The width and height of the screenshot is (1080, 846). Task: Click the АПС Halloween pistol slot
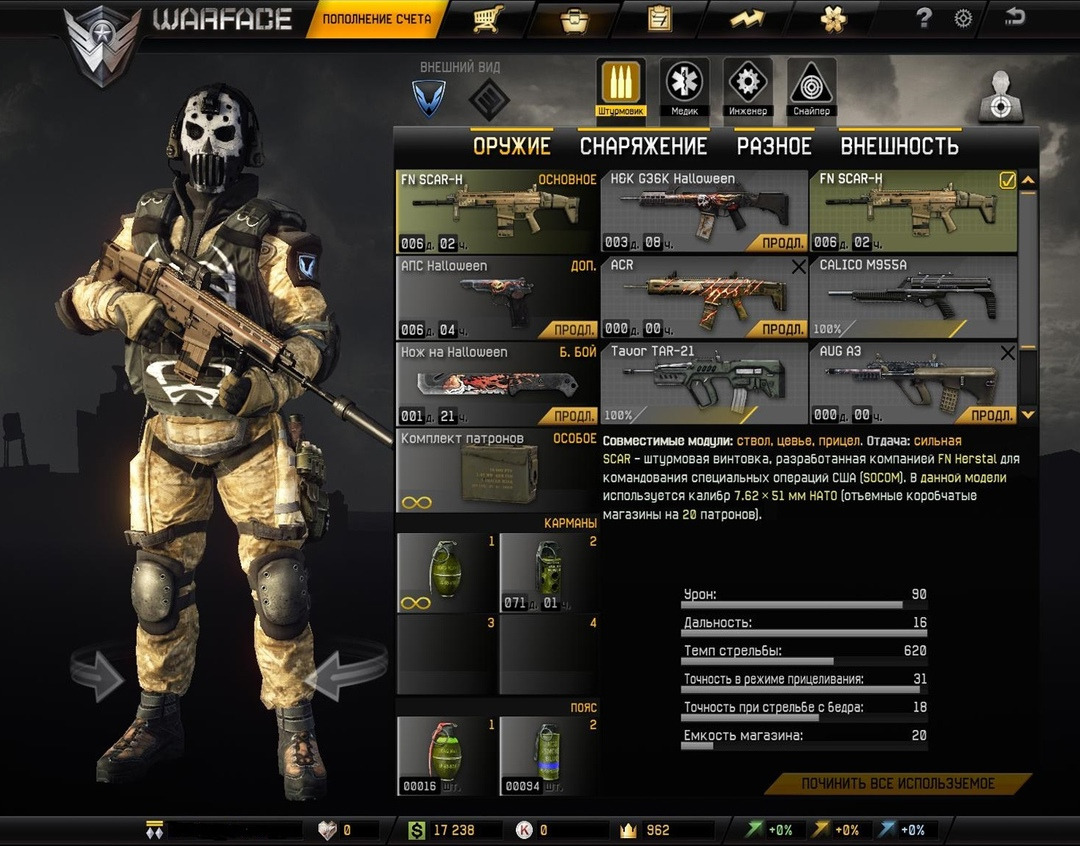coord(497,297)
